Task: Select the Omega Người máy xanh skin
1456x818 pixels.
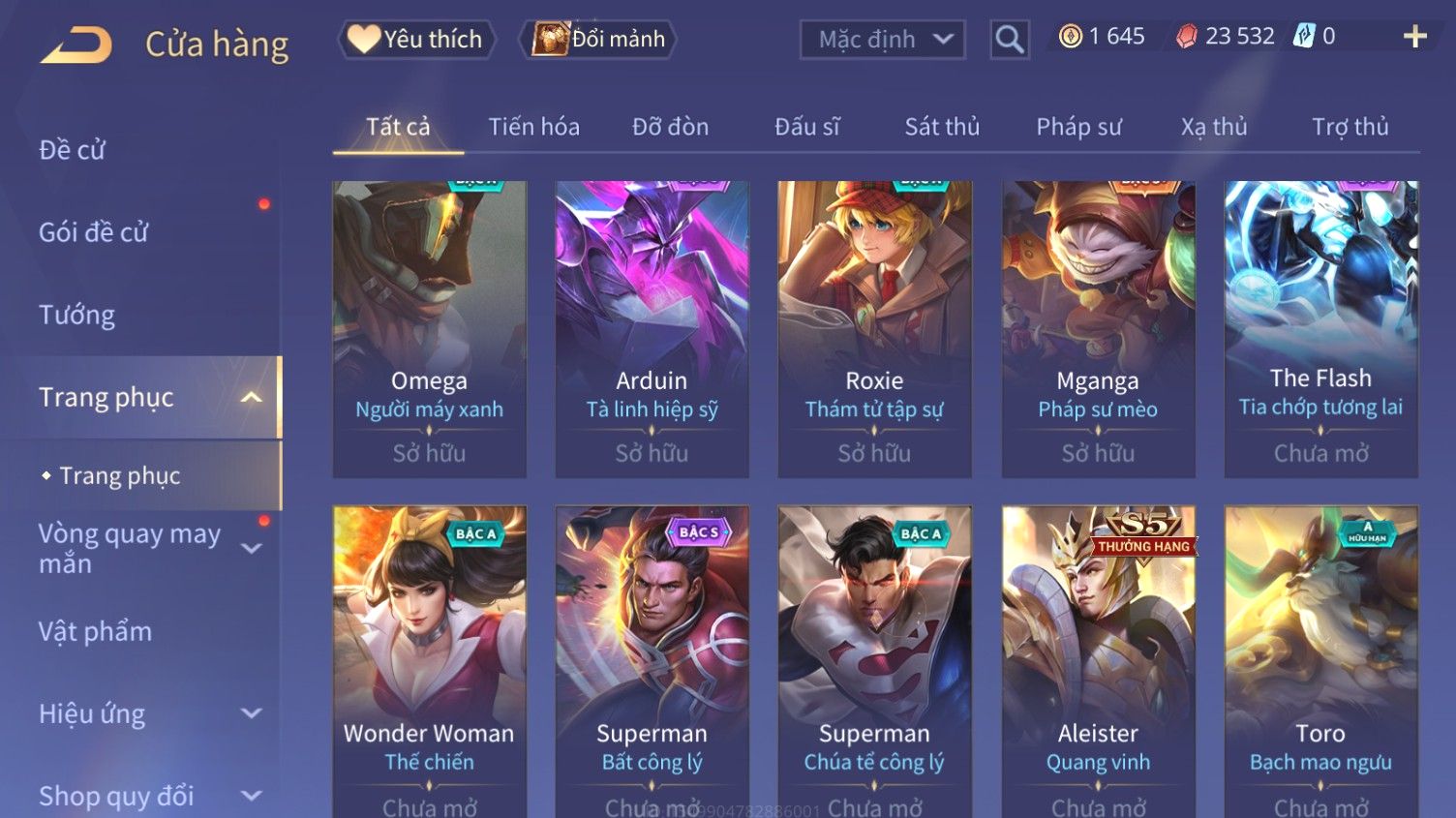Action: click(x=429, y=329)
